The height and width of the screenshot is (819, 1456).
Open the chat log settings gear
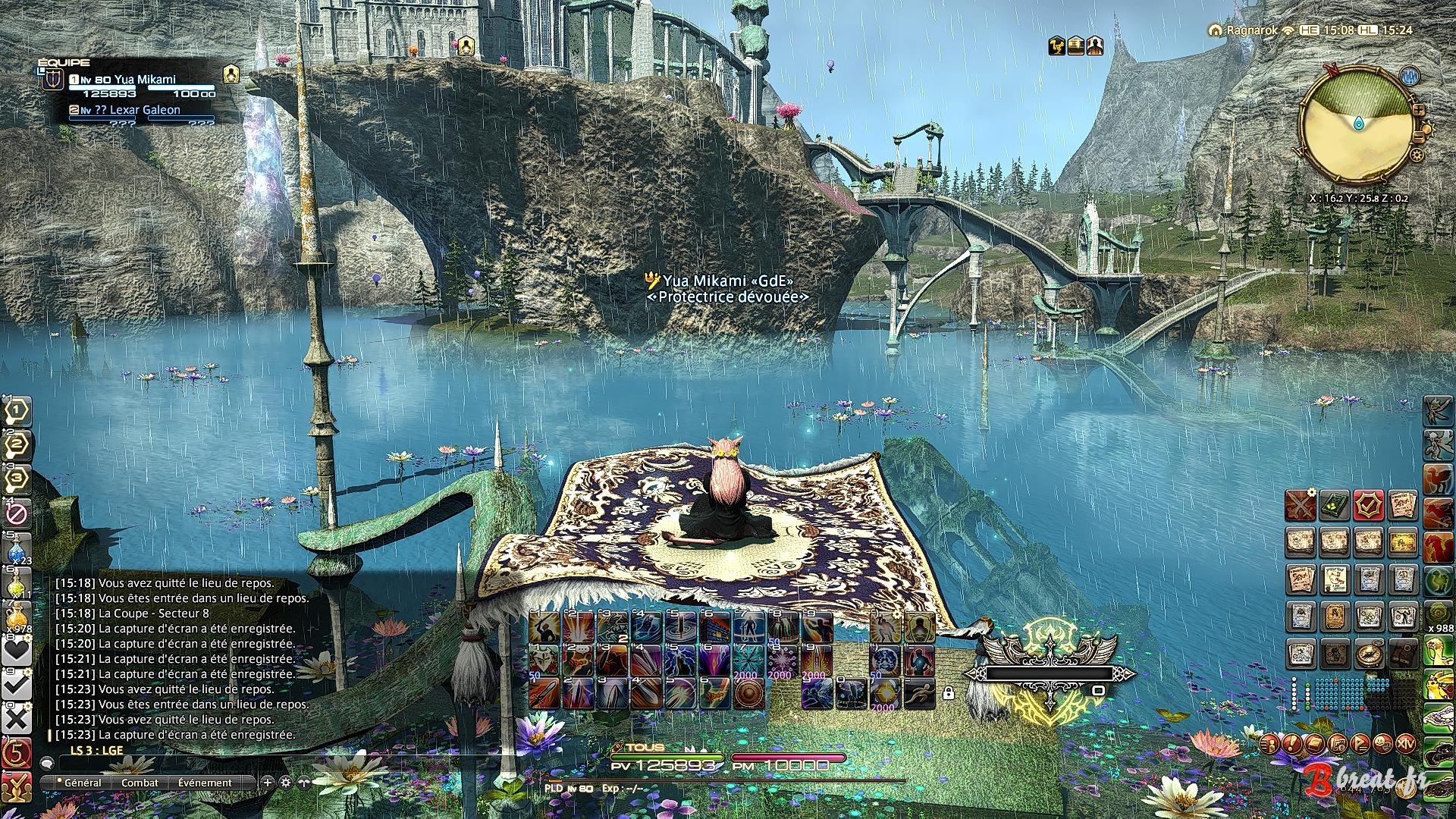[285, 782]
